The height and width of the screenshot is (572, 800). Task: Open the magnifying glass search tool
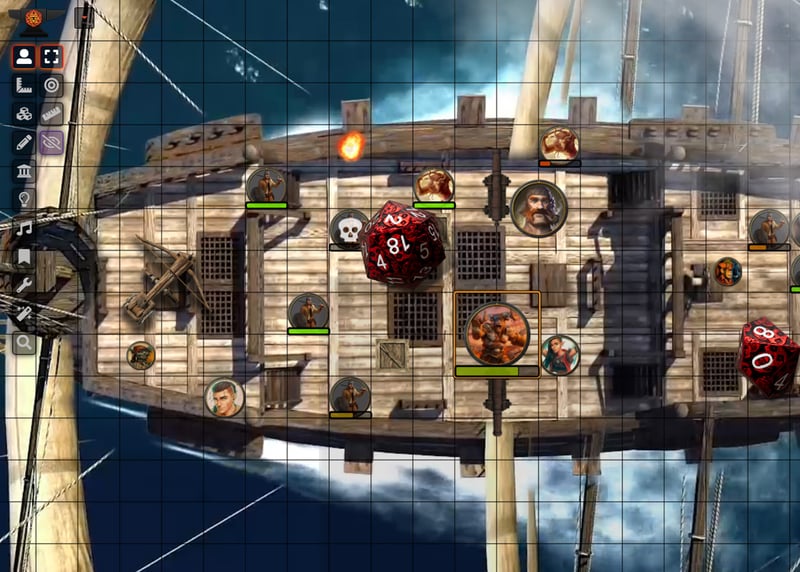[x=24, y=345]
